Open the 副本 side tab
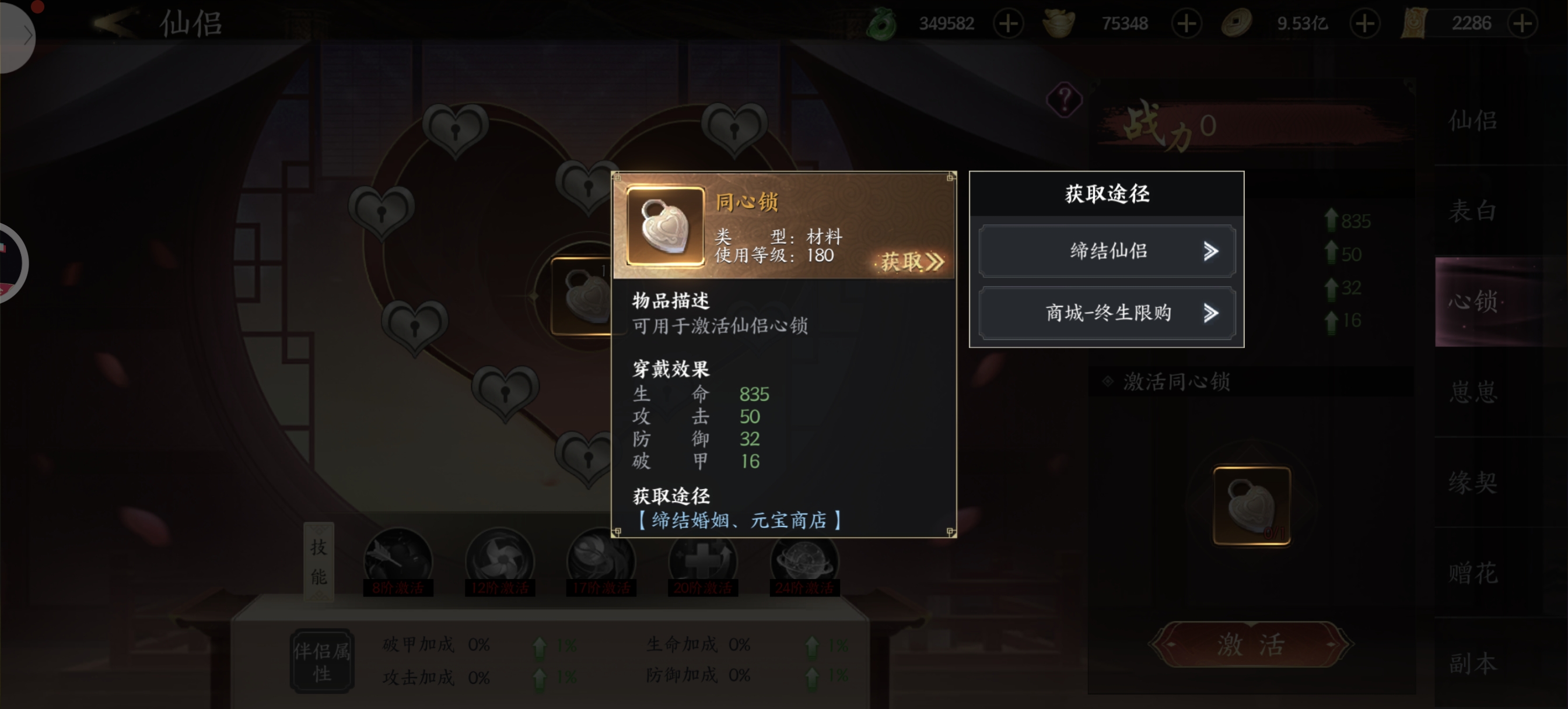The image size is (1568, 709). (1472, 663)
